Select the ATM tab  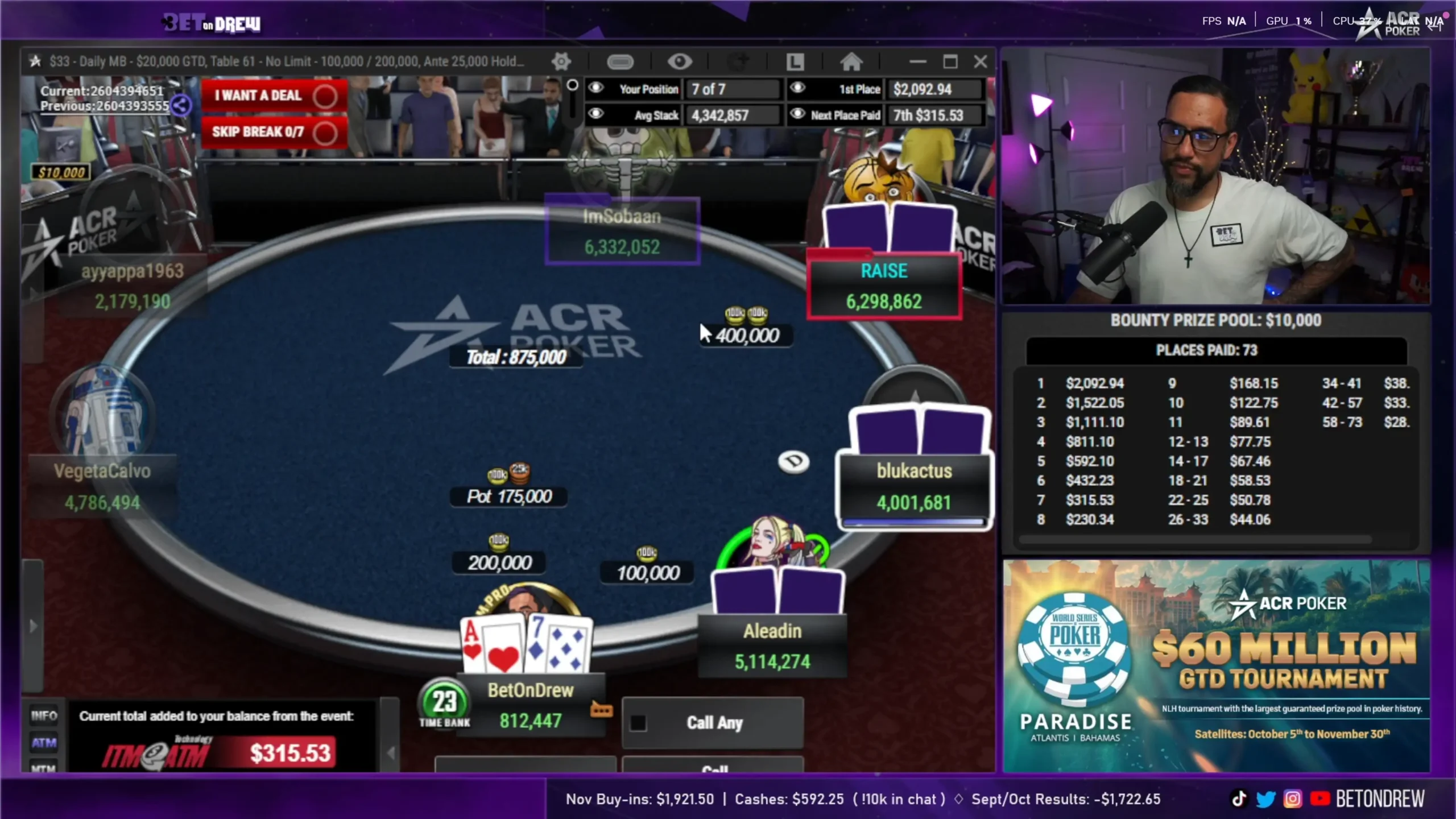click(x=44, y=742)
